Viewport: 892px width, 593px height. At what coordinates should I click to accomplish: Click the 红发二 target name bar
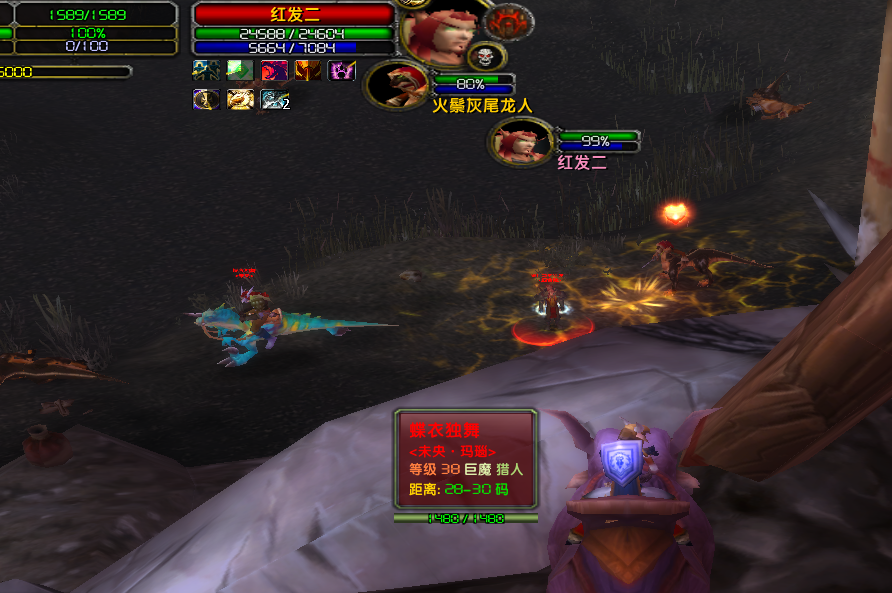[292, 14]
